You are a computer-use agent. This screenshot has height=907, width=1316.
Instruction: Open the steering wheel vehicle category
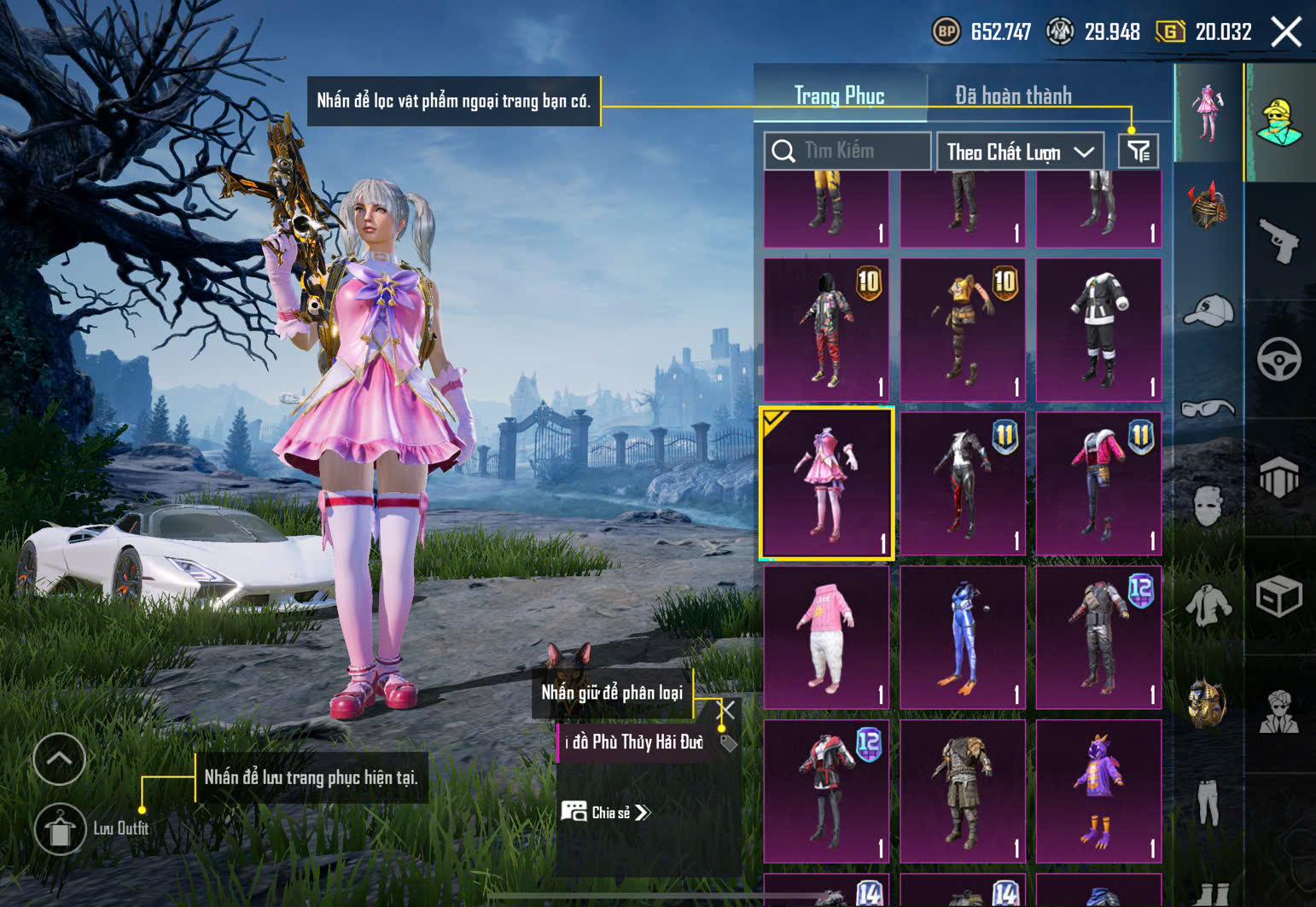(1278, 359)
